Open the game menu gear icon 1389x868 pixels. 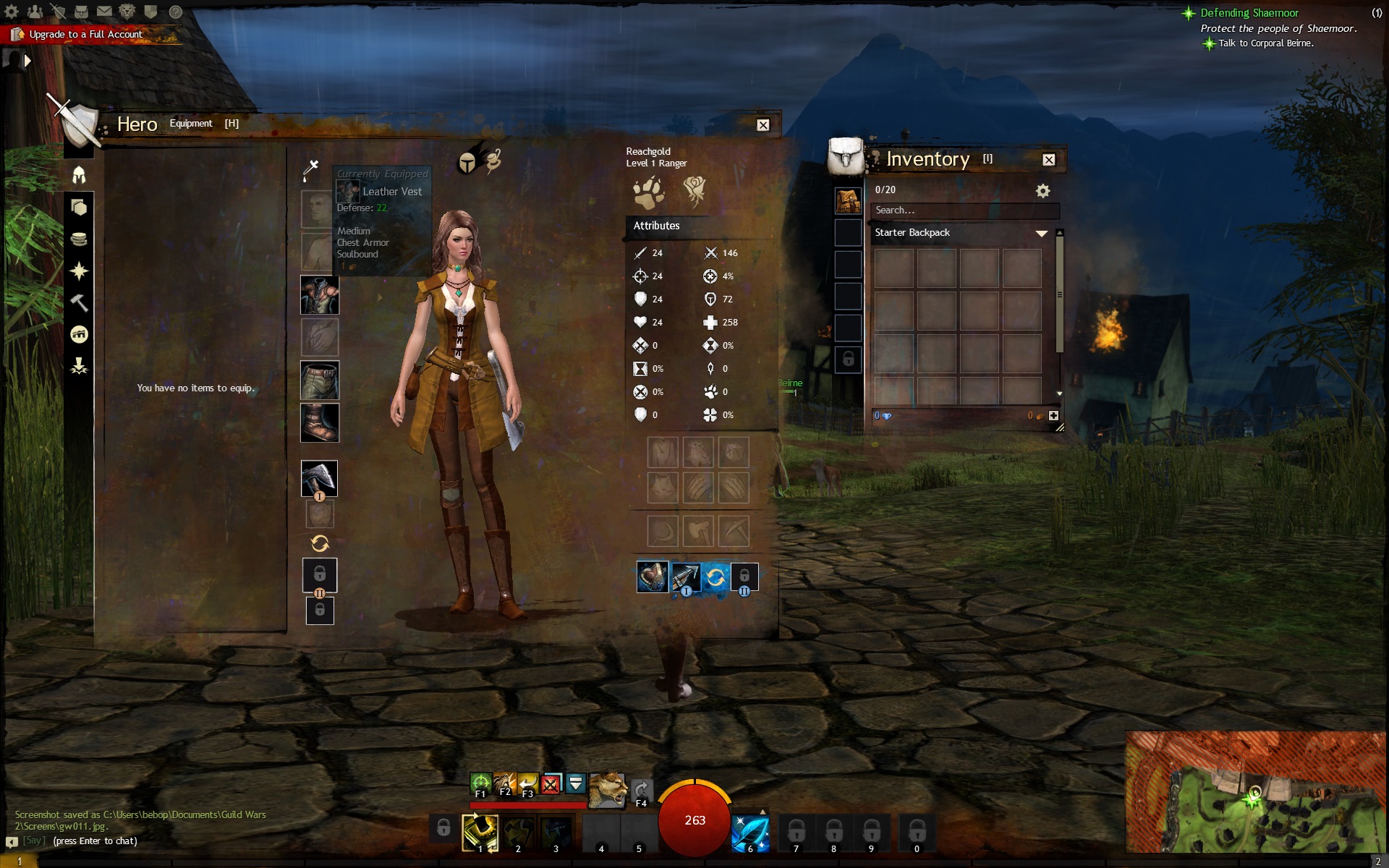(12, 12)
